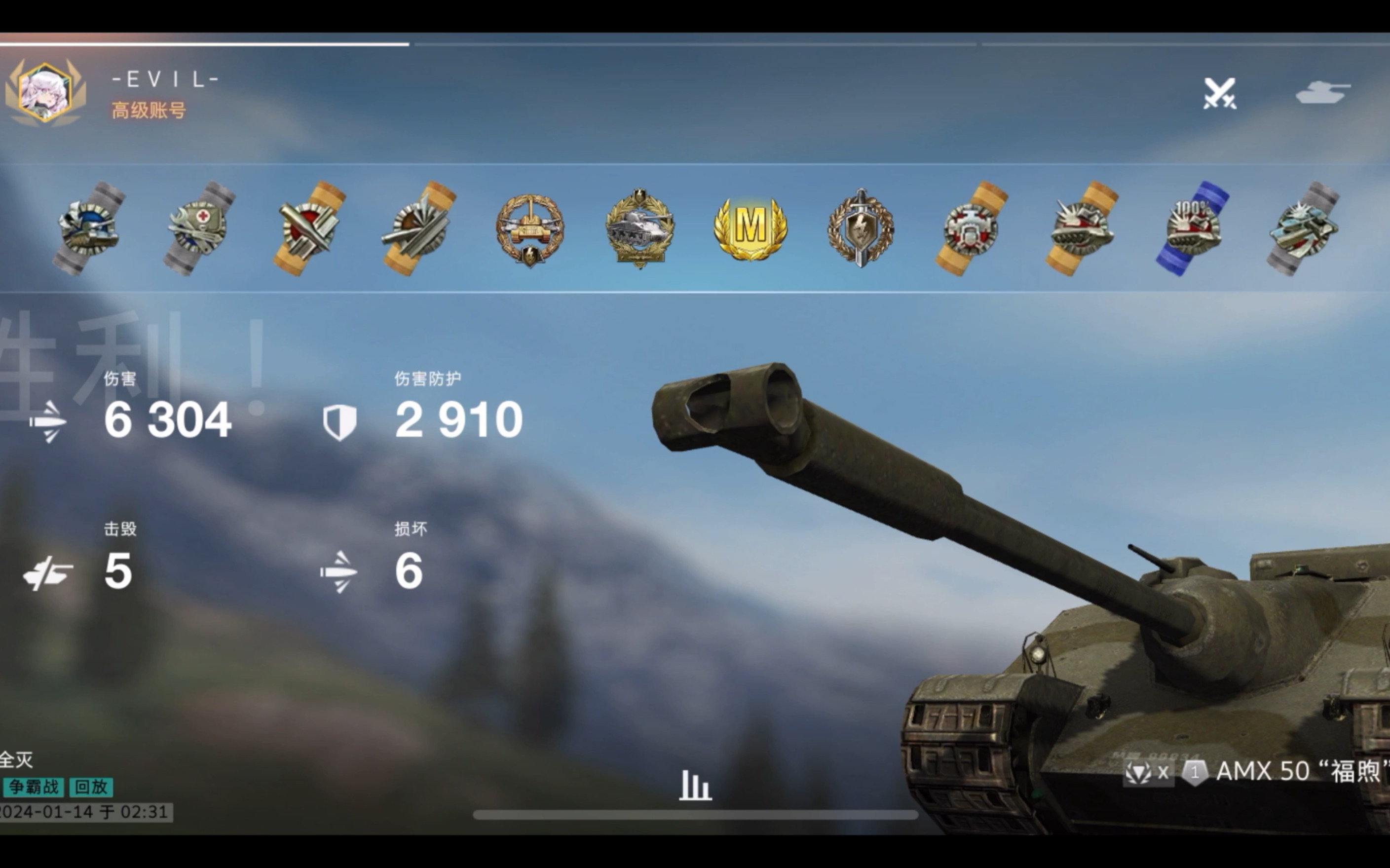View the rightmost icy blue tank medal
The width and height of the screenshot is (1390, 868).
point(1303,228)
